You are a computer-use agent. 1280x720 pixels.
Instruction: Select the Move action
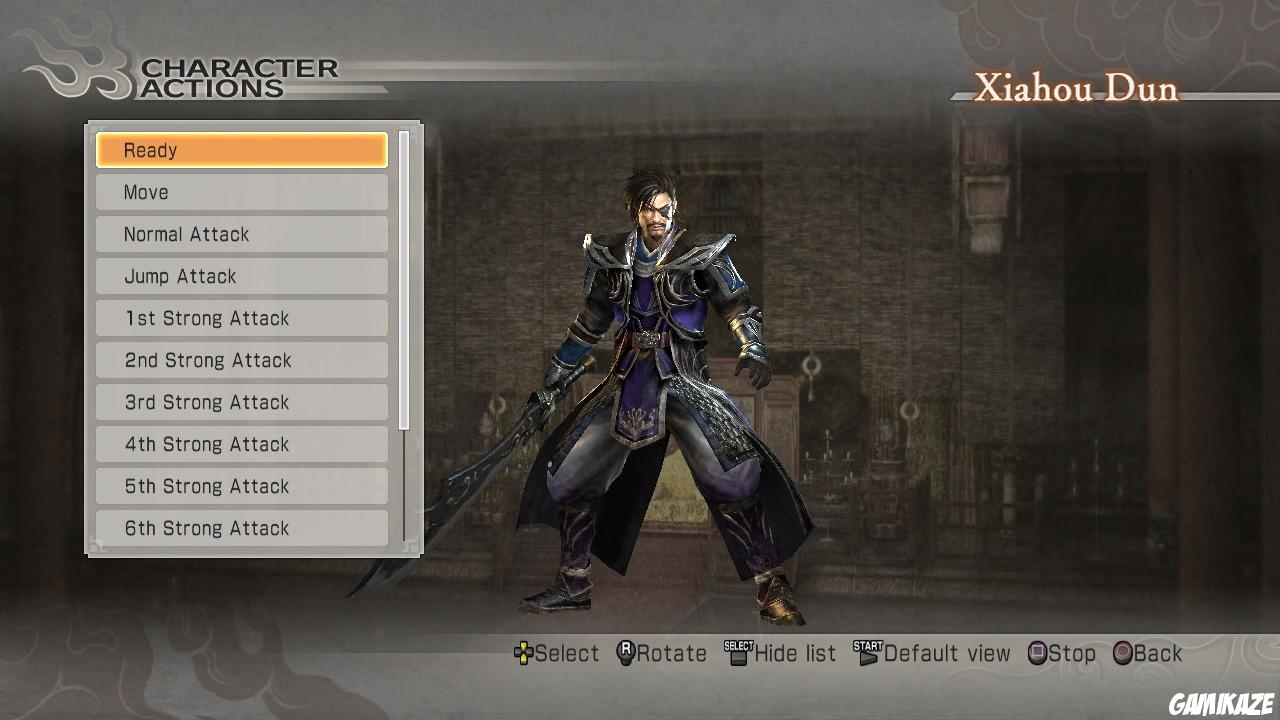[x=241, y=191]
